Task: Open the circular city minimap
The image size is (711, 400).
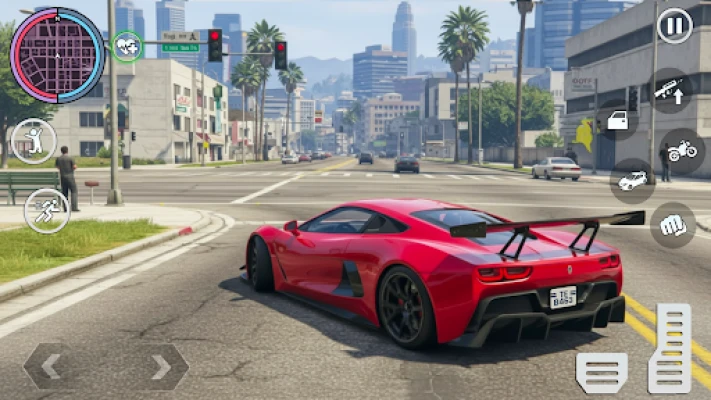Action: [x=57, y=55]
